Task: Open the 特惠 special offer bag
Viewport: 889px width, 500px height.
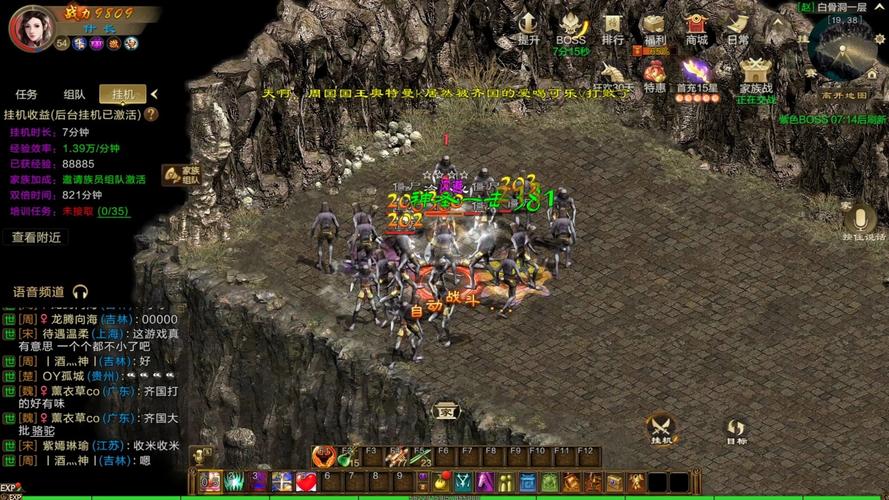Action: pos(655,74)
